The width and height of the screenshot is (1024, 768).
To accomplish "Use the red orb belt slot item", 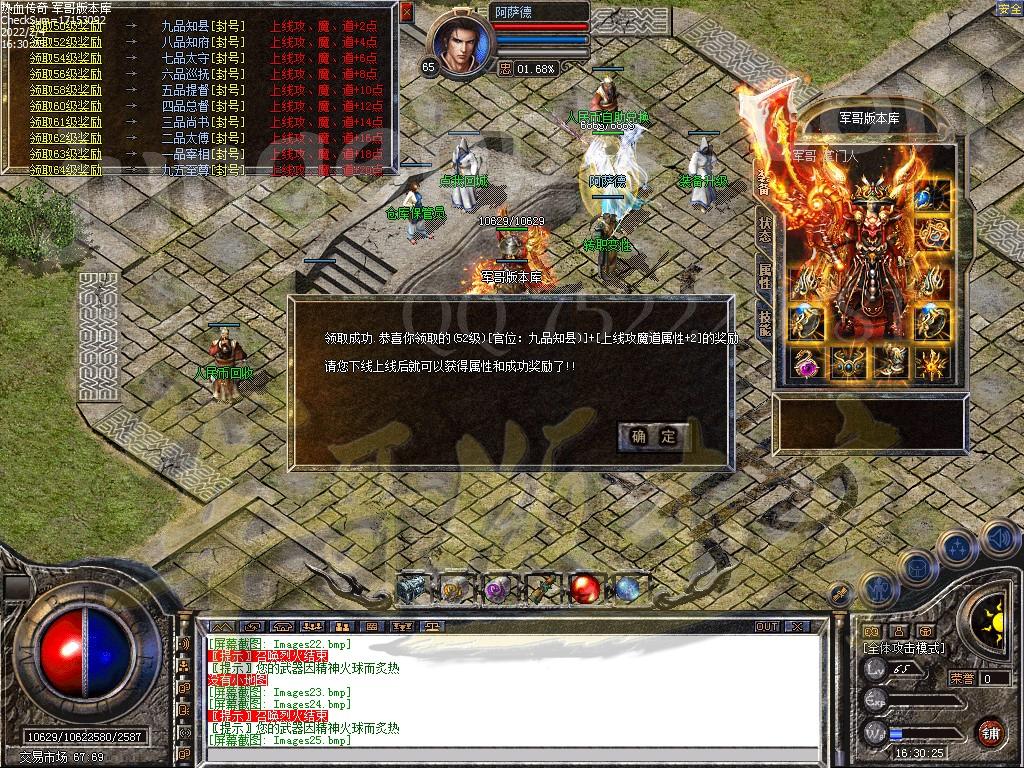I will click(584, 589).
